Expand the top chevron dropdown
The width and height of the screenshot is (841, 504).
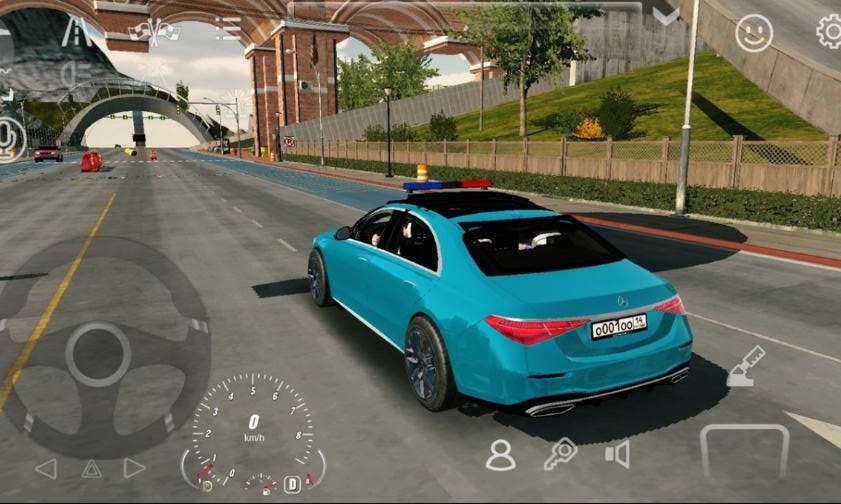click(x=666, y=17)
